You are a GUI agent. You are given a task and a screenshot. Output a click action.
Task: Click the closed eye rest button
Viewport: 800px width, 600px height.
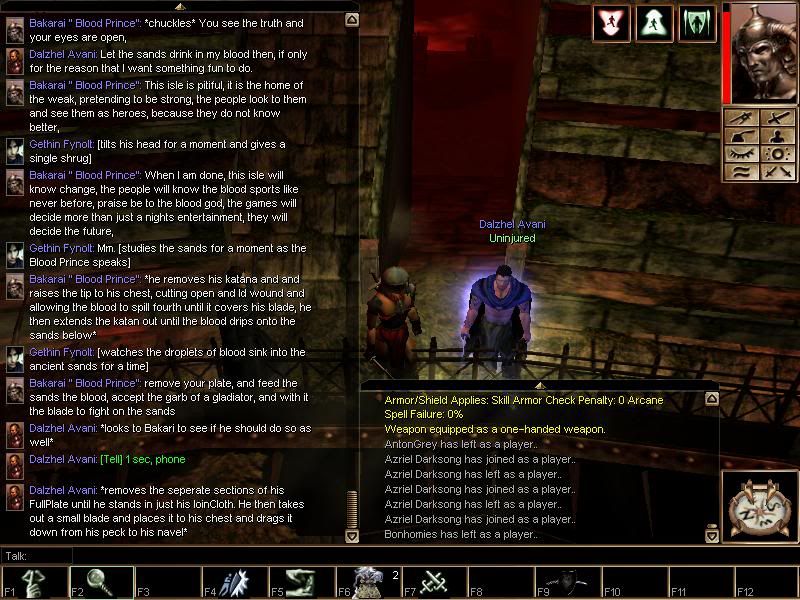coord(742,153)
